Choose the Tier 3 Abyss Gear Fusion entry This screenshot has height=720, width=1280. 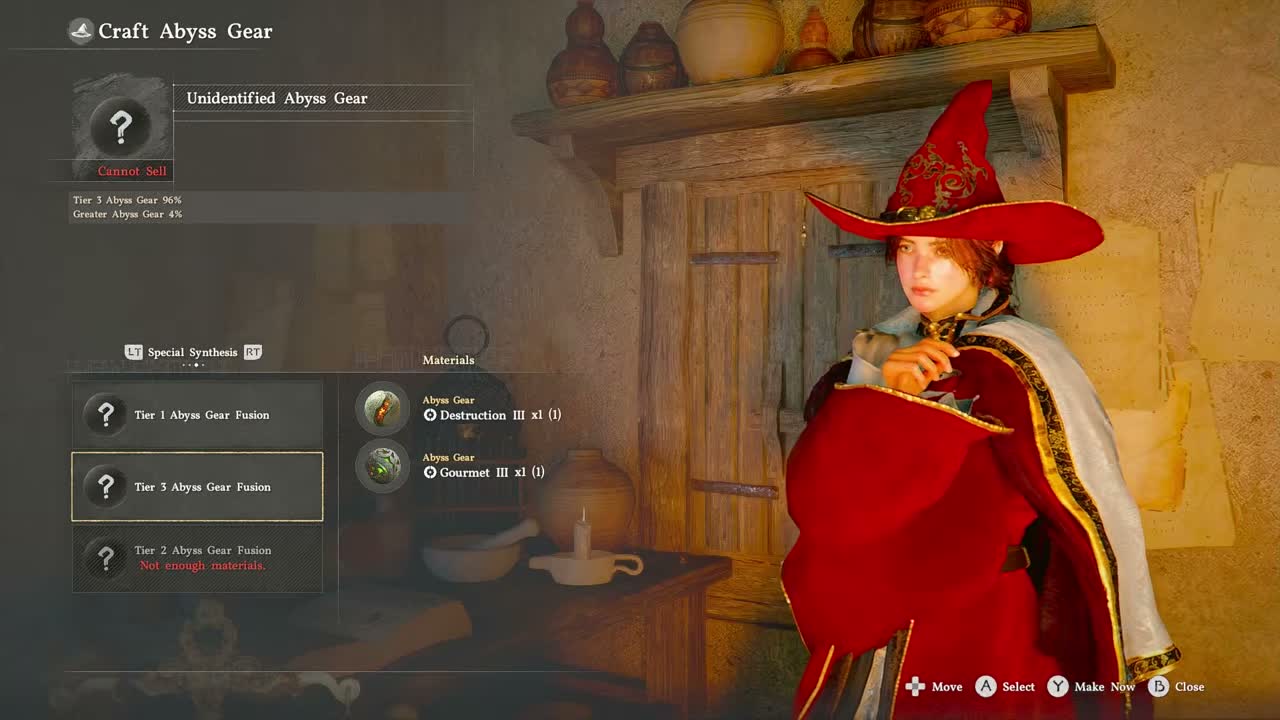pyautogui.click(x=197, y=487)
